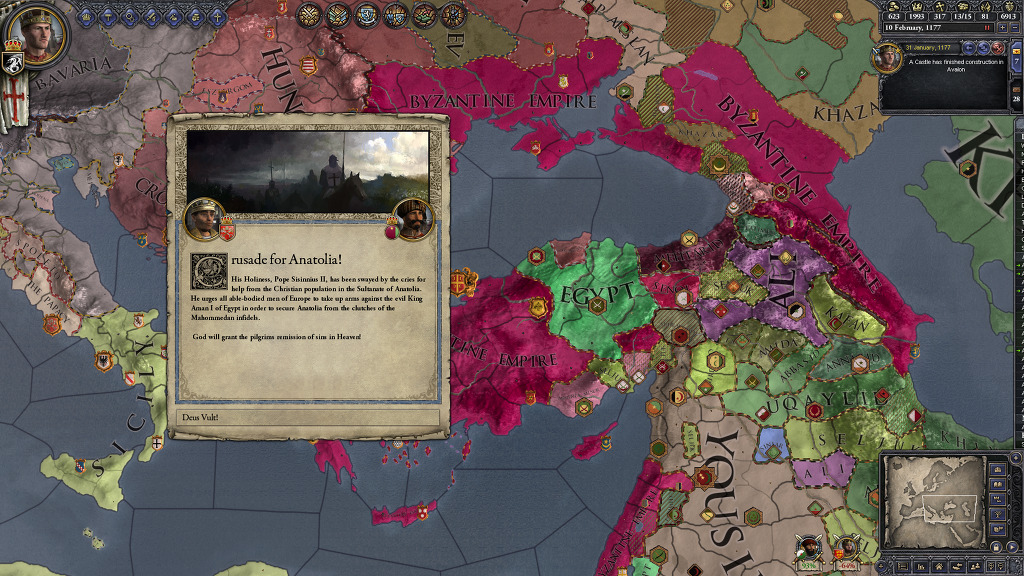Open the war portrait showing -64%
Viewport: 1024px width, 576px height.
coord(846,548)
